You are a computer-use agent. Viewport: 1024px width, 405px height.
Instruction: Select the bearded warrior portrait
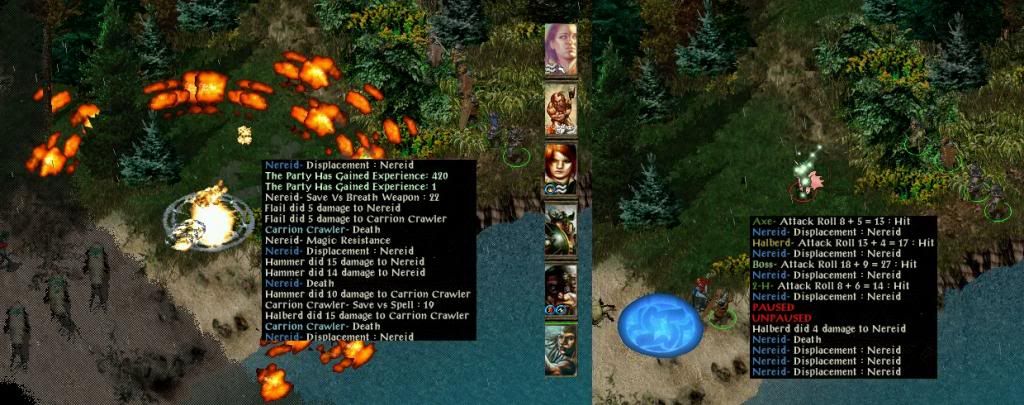pyautogui.click(x=561, y=109)
